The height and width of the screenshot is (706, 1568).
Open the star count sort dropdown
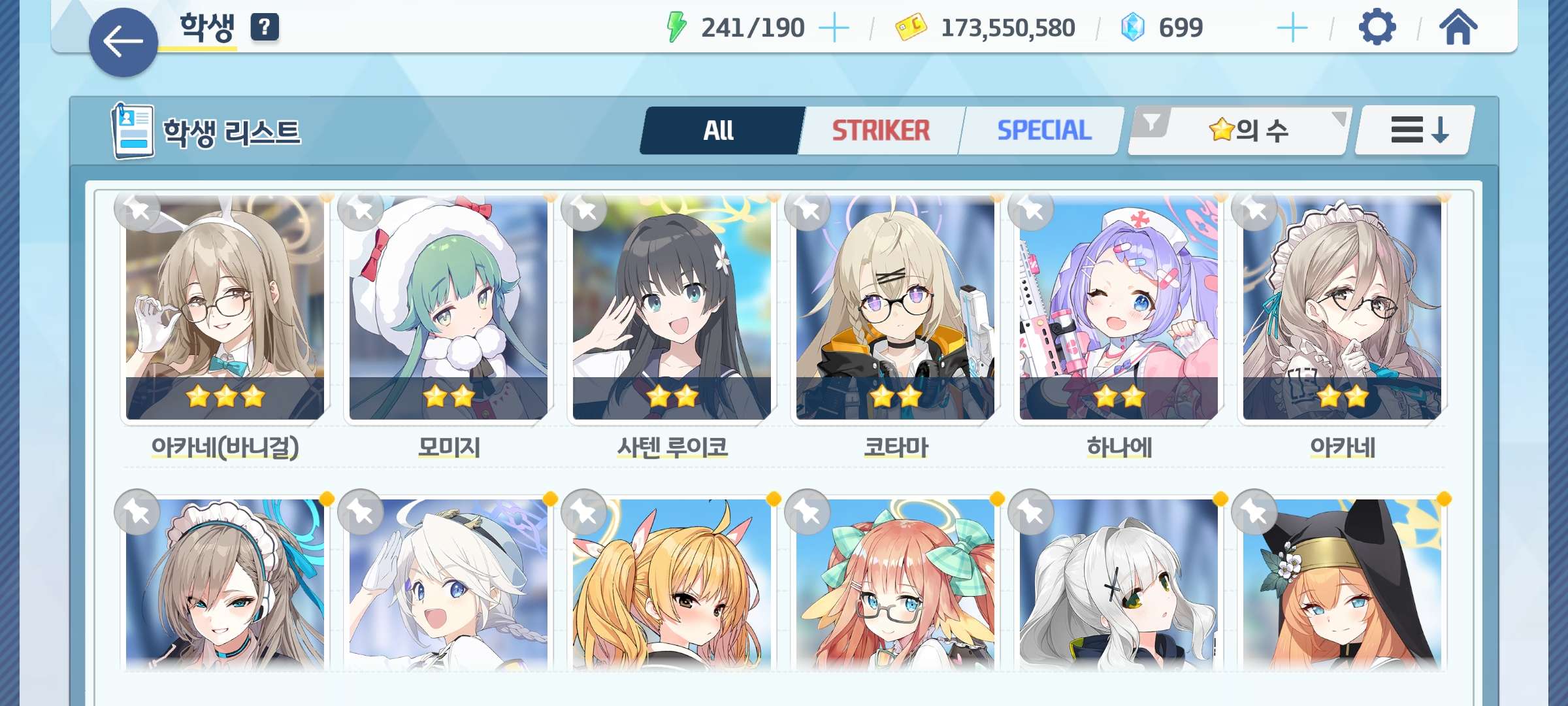pyautogui.click(x=1249, y=131)
